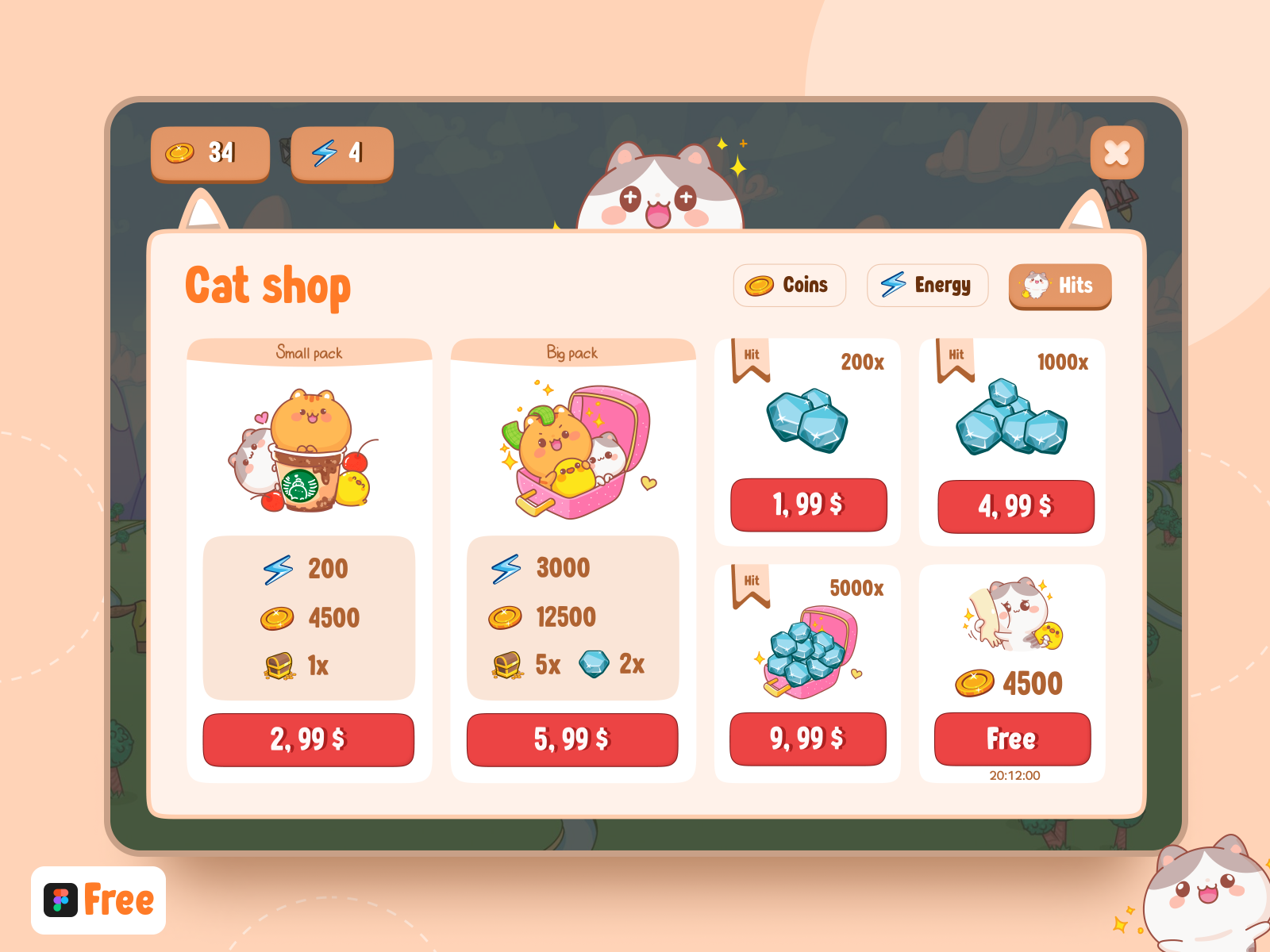Select the lightning energy icon next to the coin balance
The height and width of the screenshot is (952, 1270).
[x=325, y=152]
